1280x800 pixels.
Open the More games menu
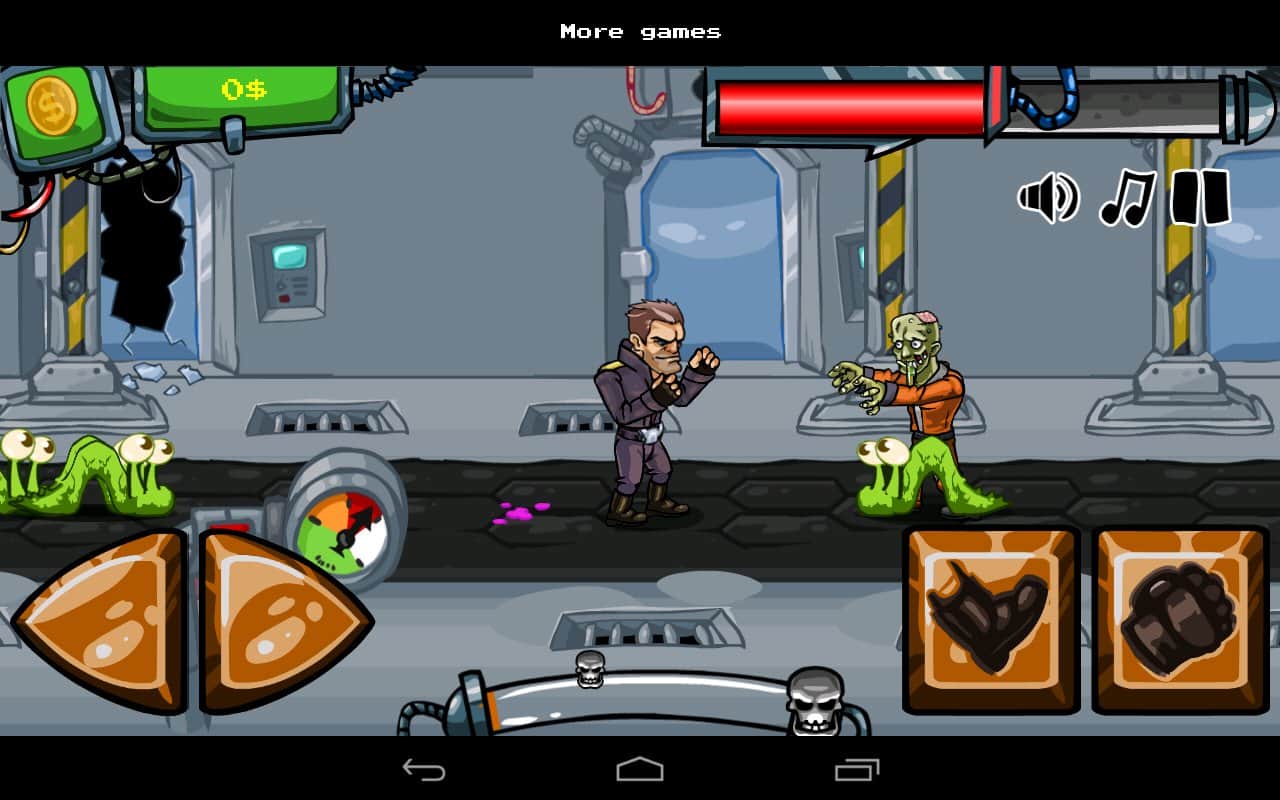pyautogui.click(x=639, y=31)
